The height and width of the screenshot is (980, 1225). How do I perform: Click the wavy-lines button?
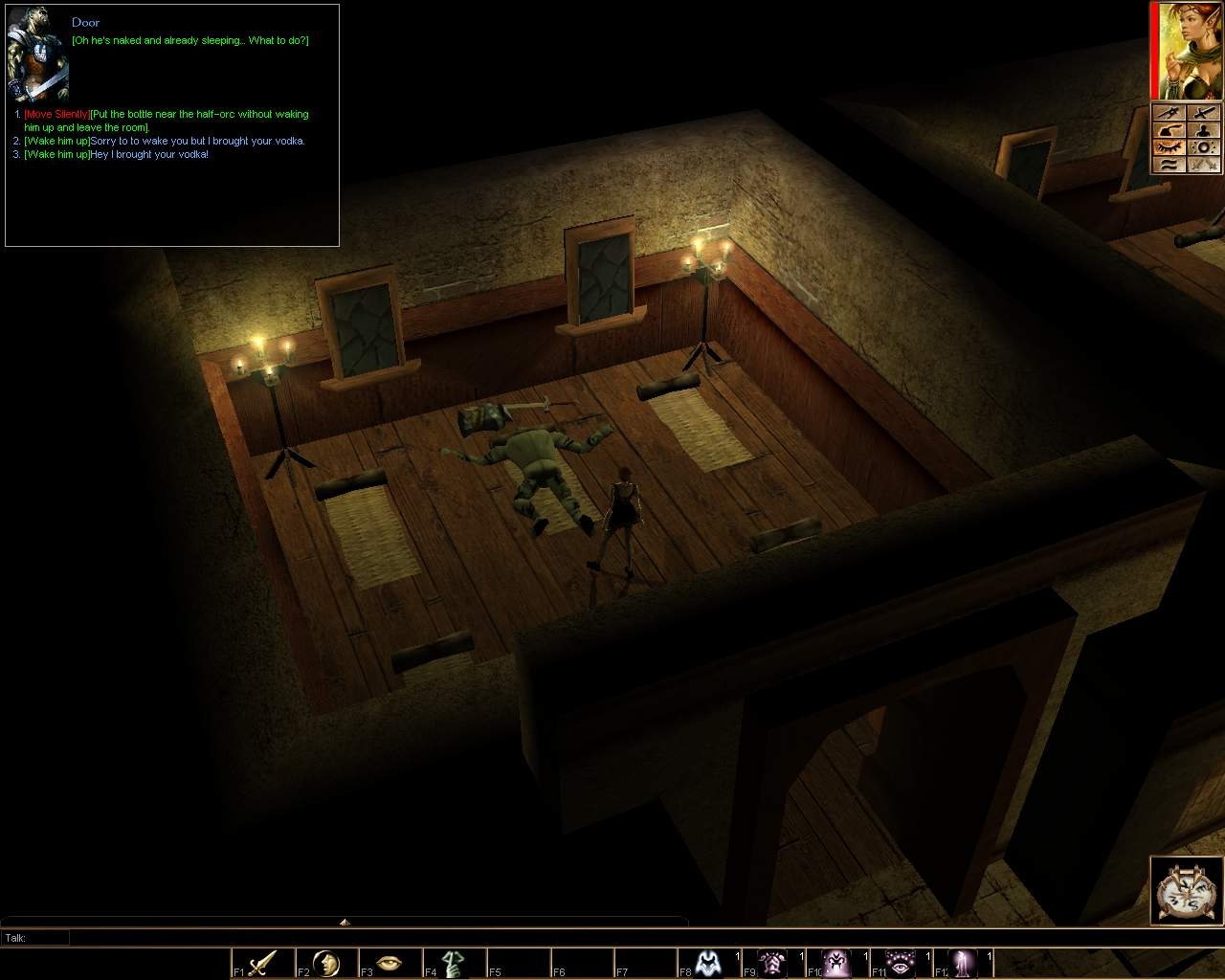(1169, 164)
